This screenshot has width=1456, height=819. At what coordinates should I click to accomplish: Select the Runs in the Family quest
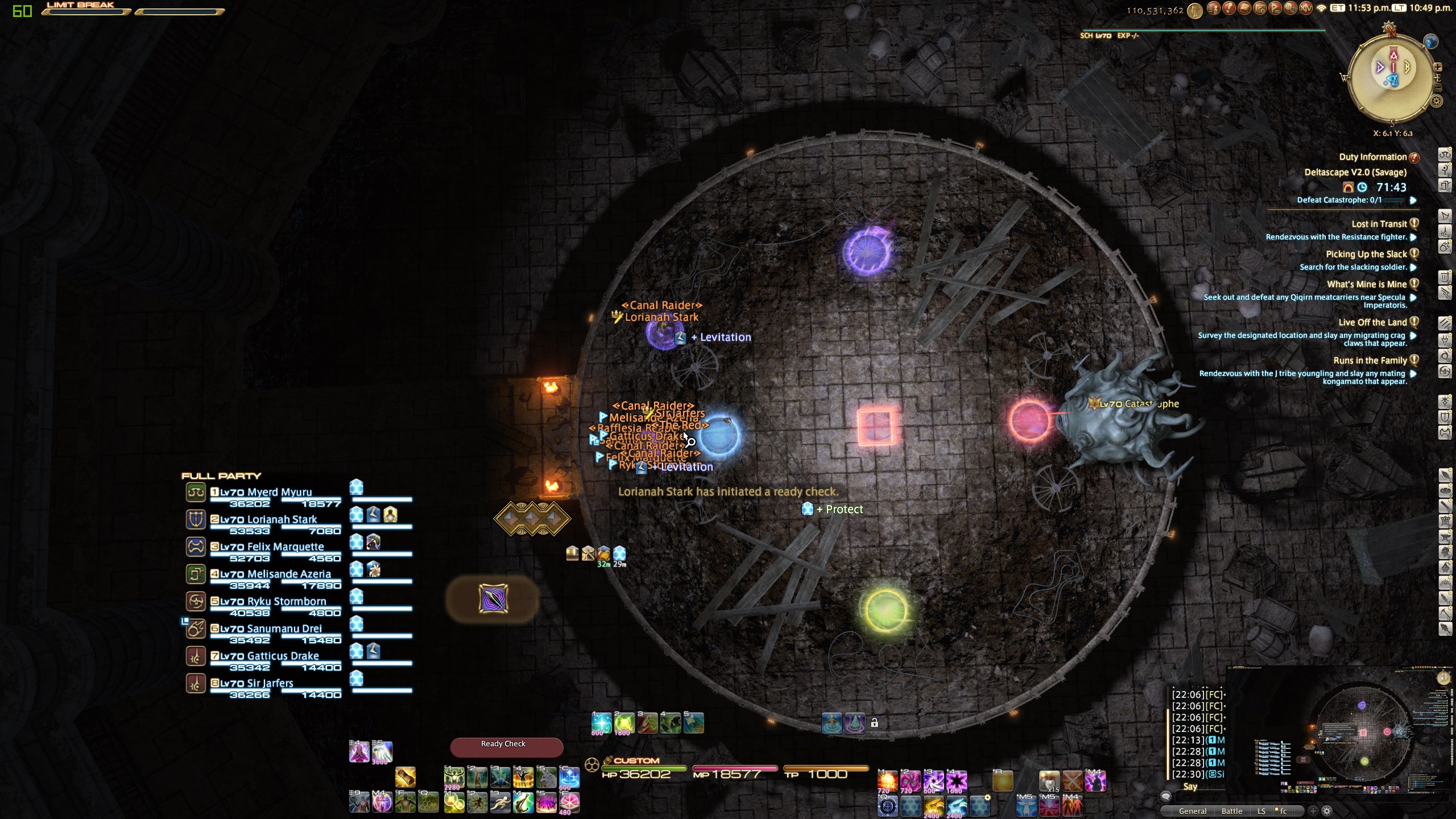(1370, 361)
